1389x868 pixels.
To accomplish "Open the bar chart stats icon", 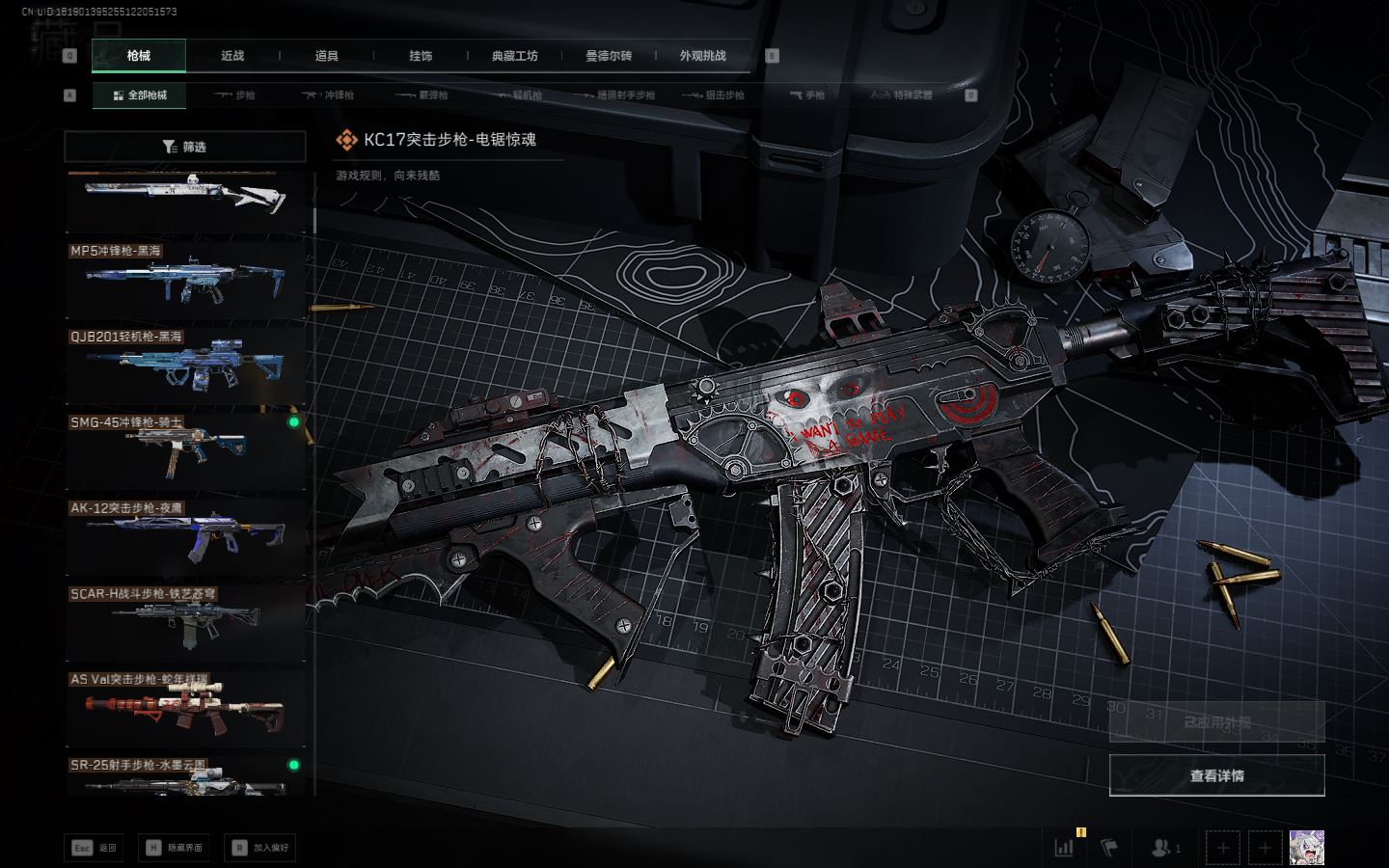I will click(1064, 848).
